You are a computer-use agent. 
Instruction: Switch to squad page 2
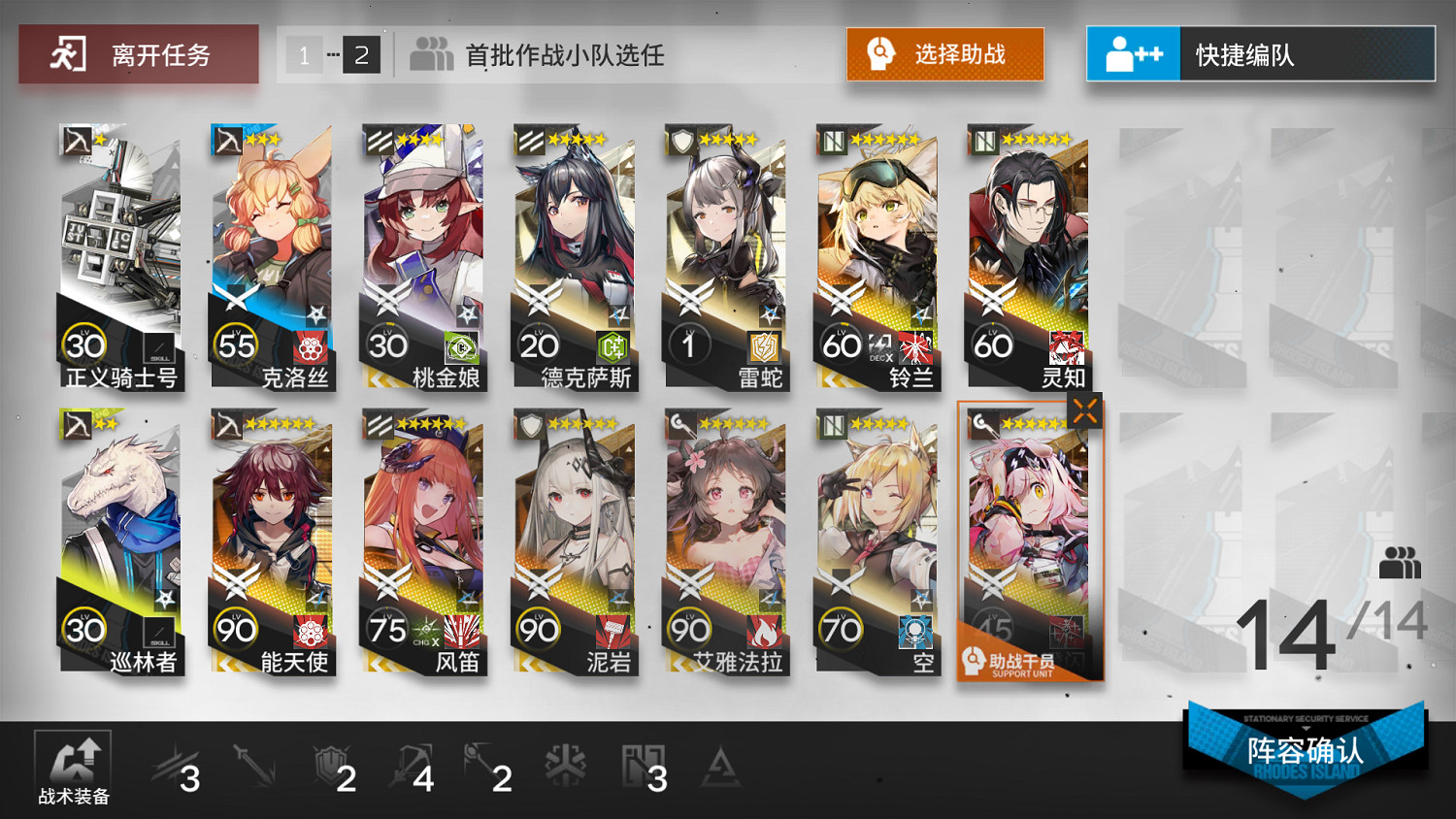360,55
